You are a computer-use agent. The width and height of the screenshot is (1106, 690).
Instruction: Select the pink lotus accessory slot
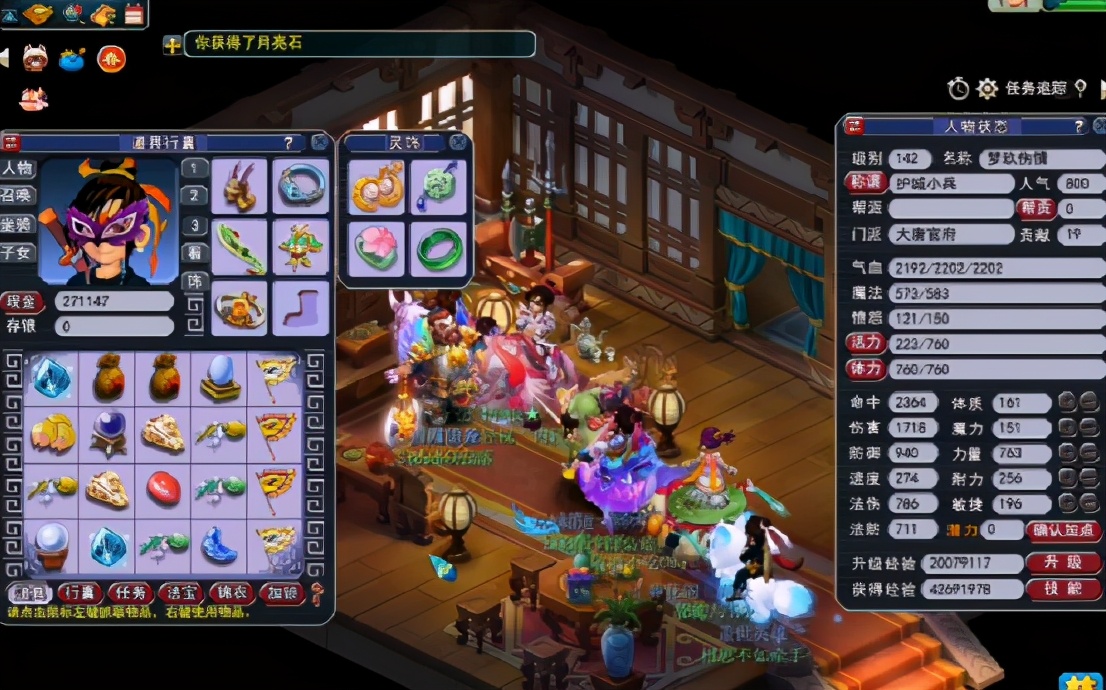pos(377,248)
